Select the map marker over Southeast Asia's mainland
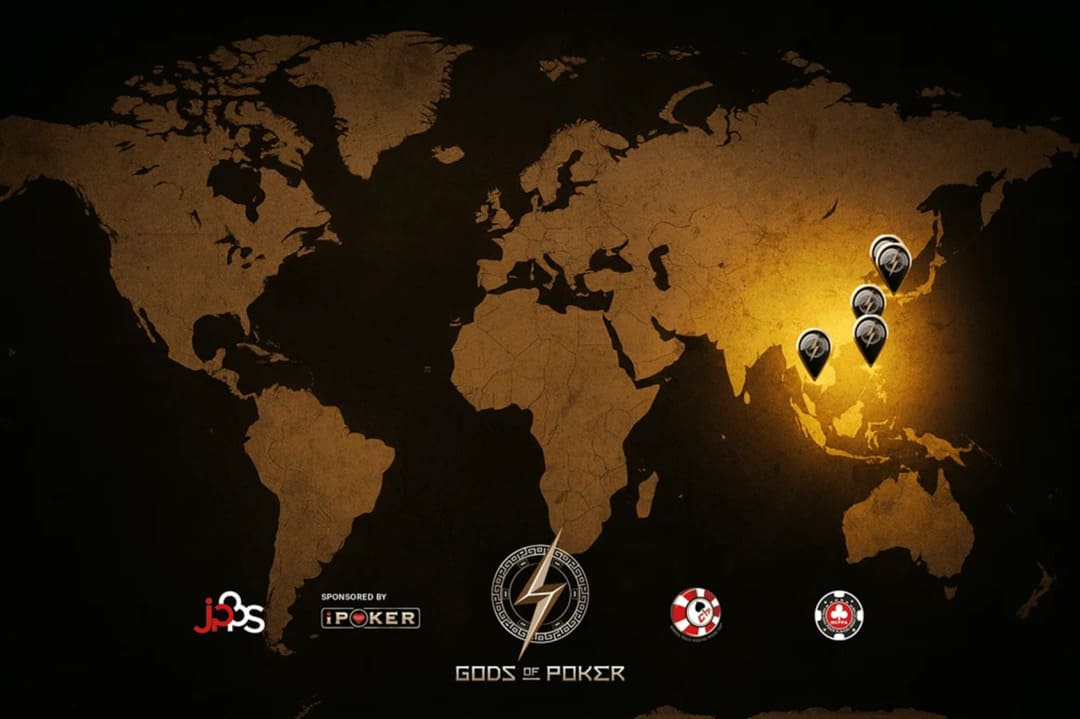The image size is (1080, 719). tap(814, 350)
